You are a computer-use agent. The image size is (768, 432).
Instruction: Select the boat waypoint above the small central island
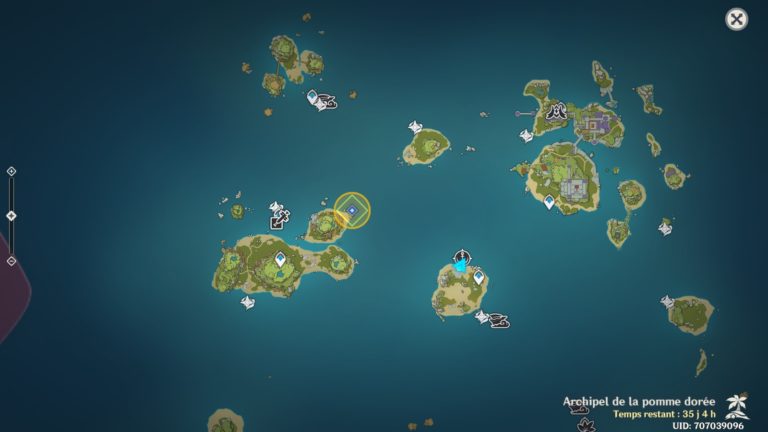tap(416, 128)
